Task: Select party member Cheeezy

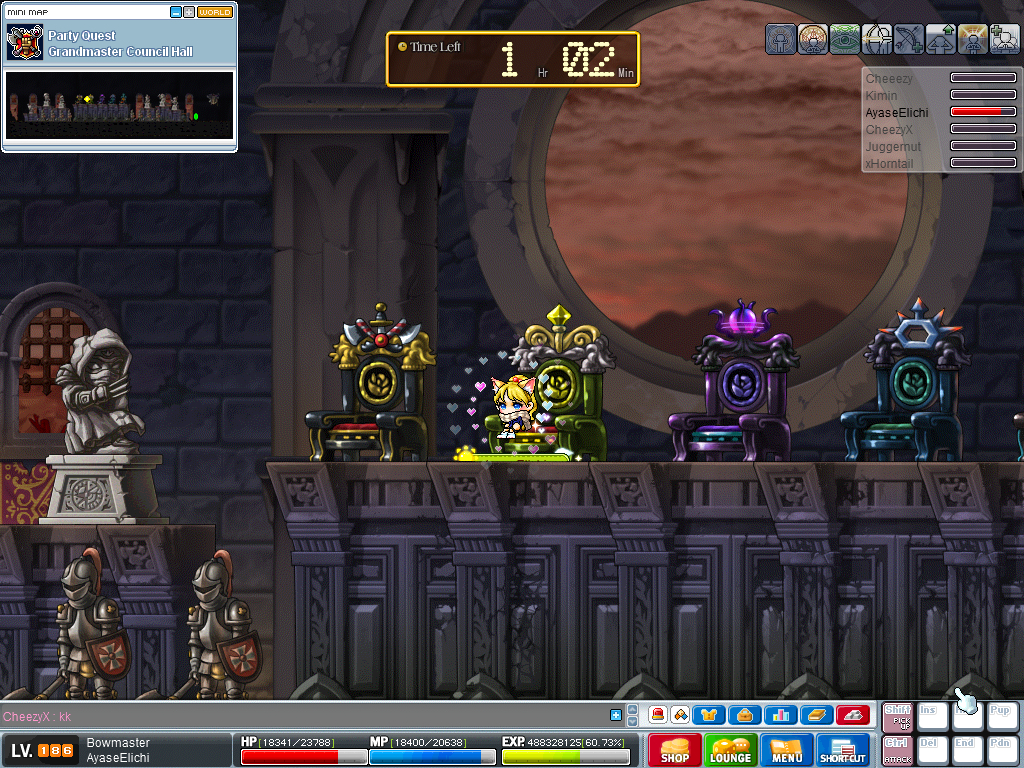Action: click(x=889, y=78)
